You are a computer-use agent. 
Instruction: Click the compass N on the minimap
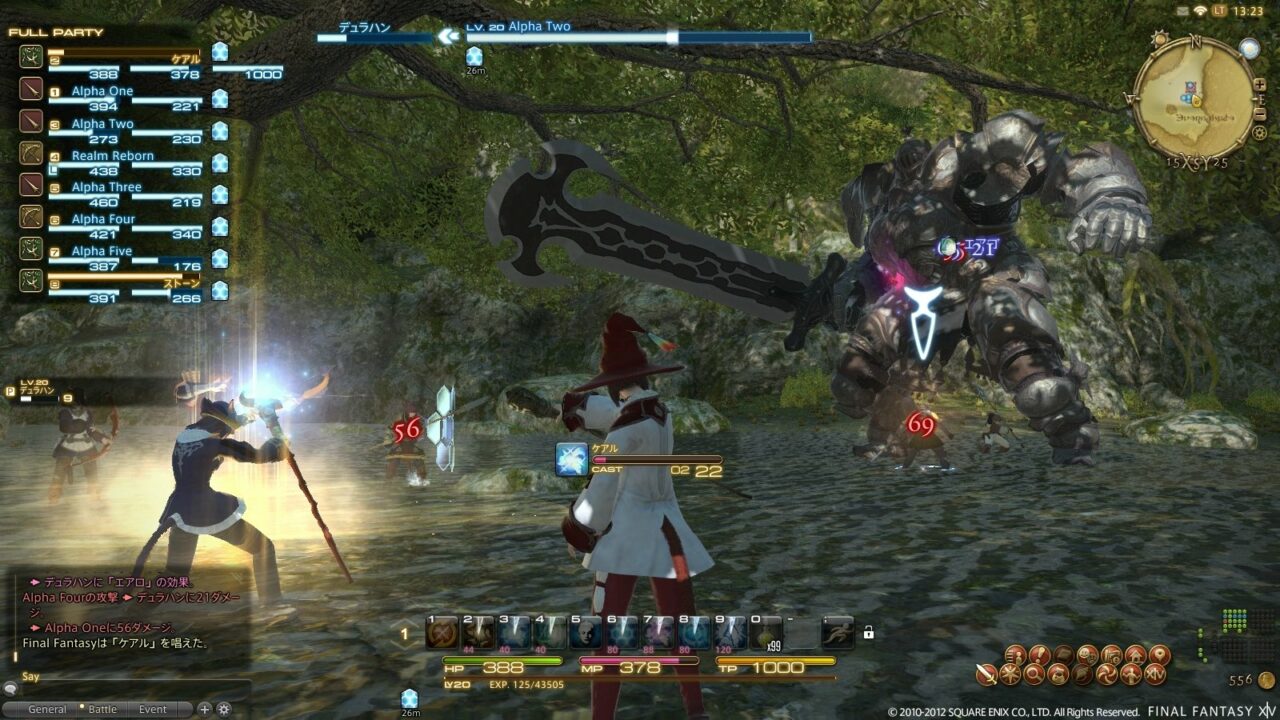[1194, 43]
